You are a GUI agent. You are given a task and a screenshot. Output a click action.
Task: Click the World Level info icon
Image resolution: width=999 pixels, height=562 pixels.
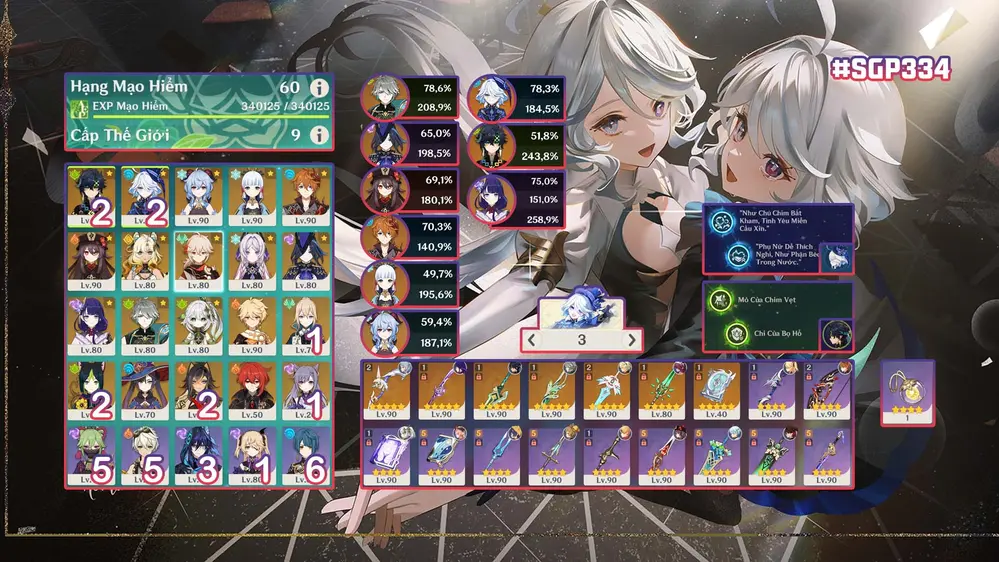(319, 134)
